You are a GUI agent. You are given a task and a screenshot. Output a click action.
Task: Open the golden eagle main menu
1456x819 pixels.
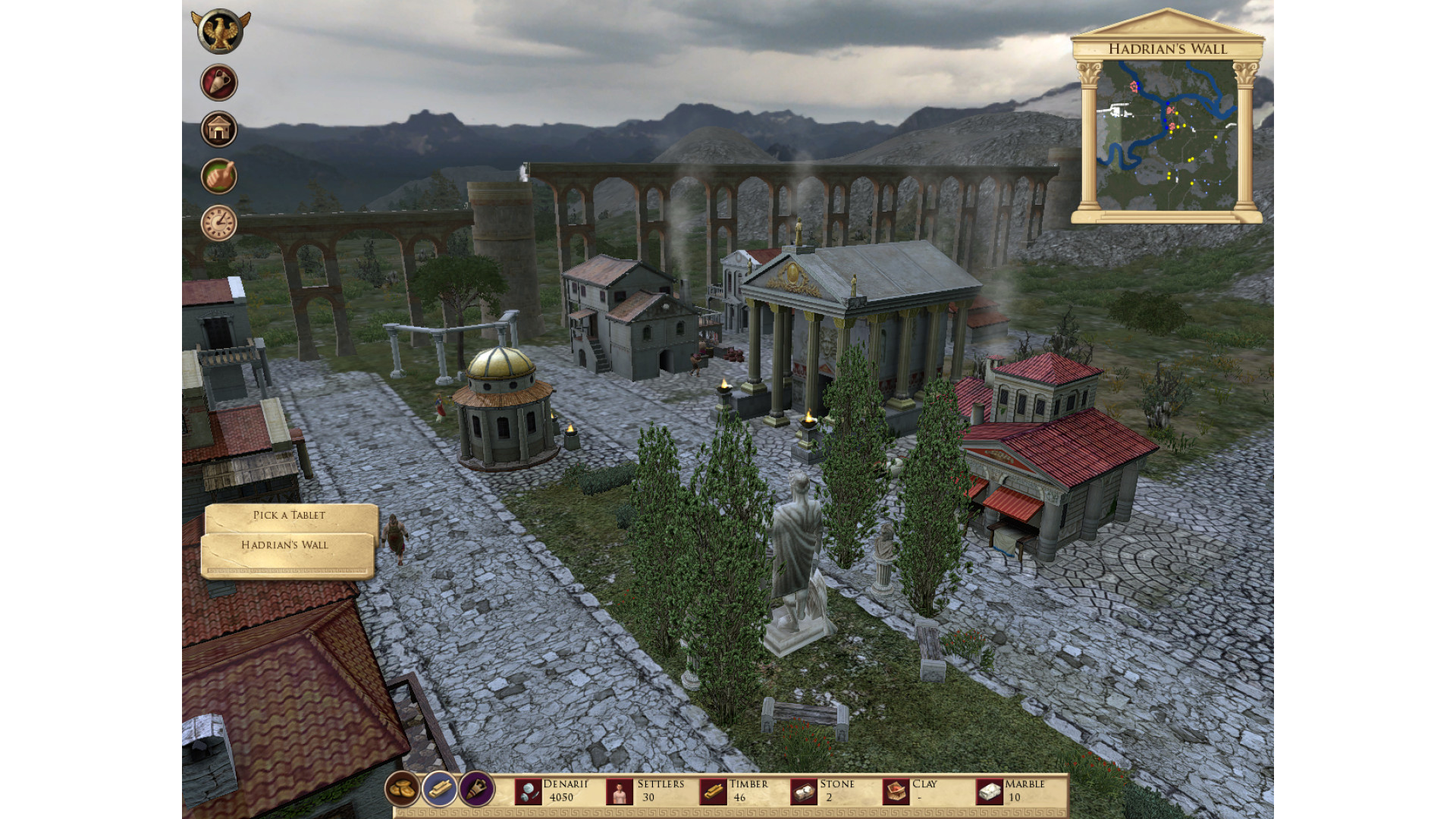click(220, 32)
